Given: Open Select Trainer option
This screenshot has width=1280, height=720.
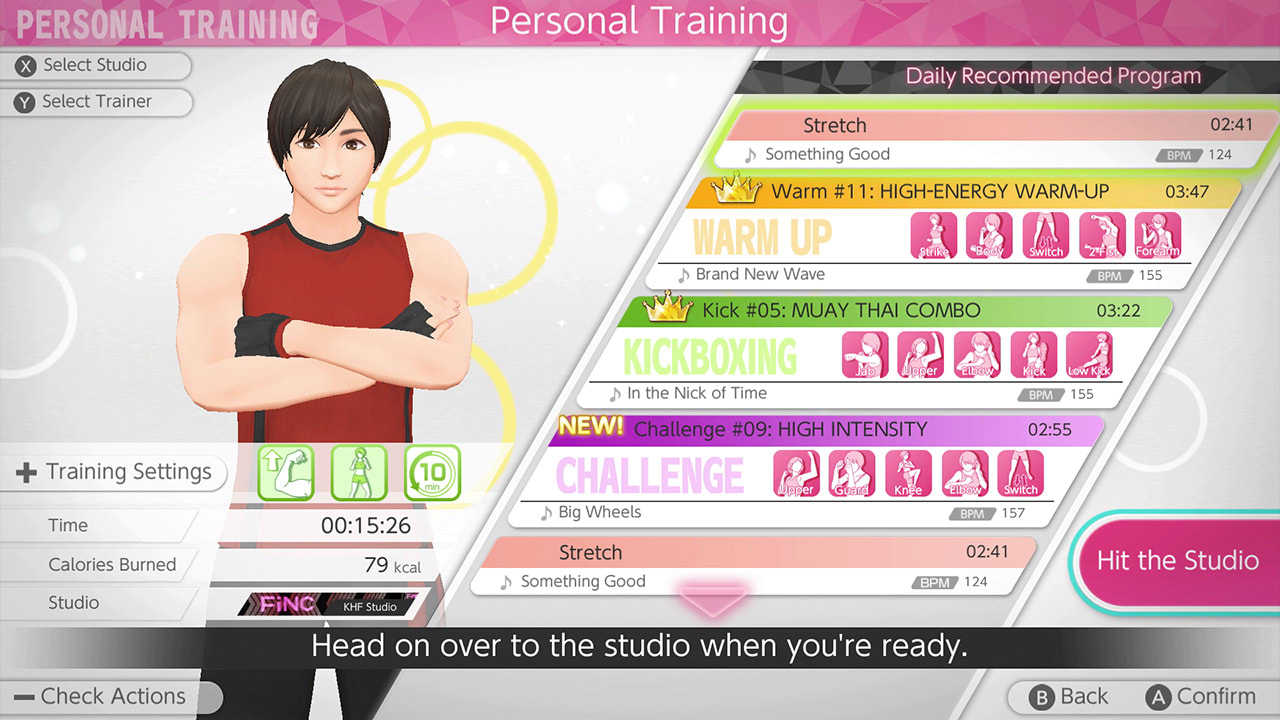Looking at the screenshot, I should tap(97, 102).
